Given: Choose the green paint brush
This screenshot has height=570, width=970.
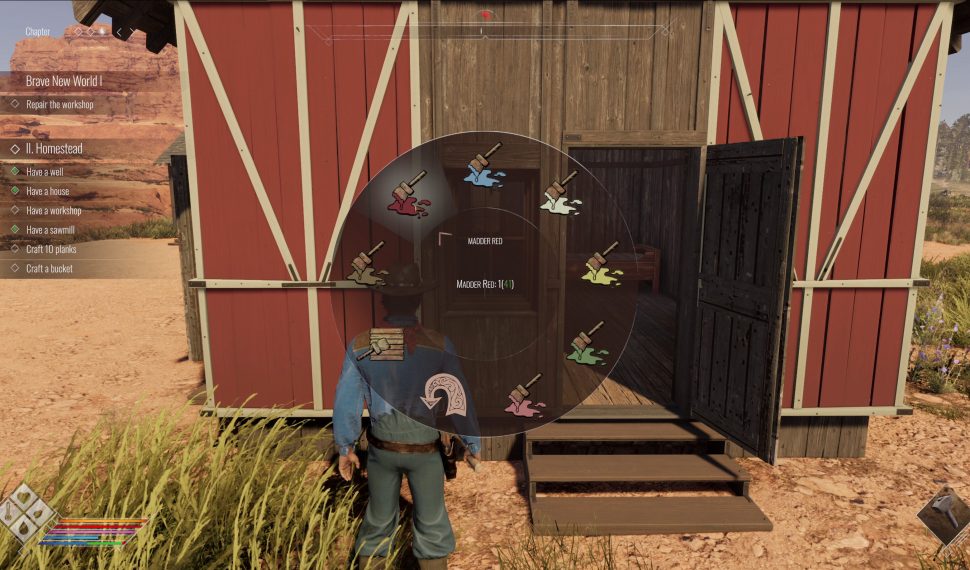Looking at the screenshot, I should pyautogui.click(x=586, y=343).
